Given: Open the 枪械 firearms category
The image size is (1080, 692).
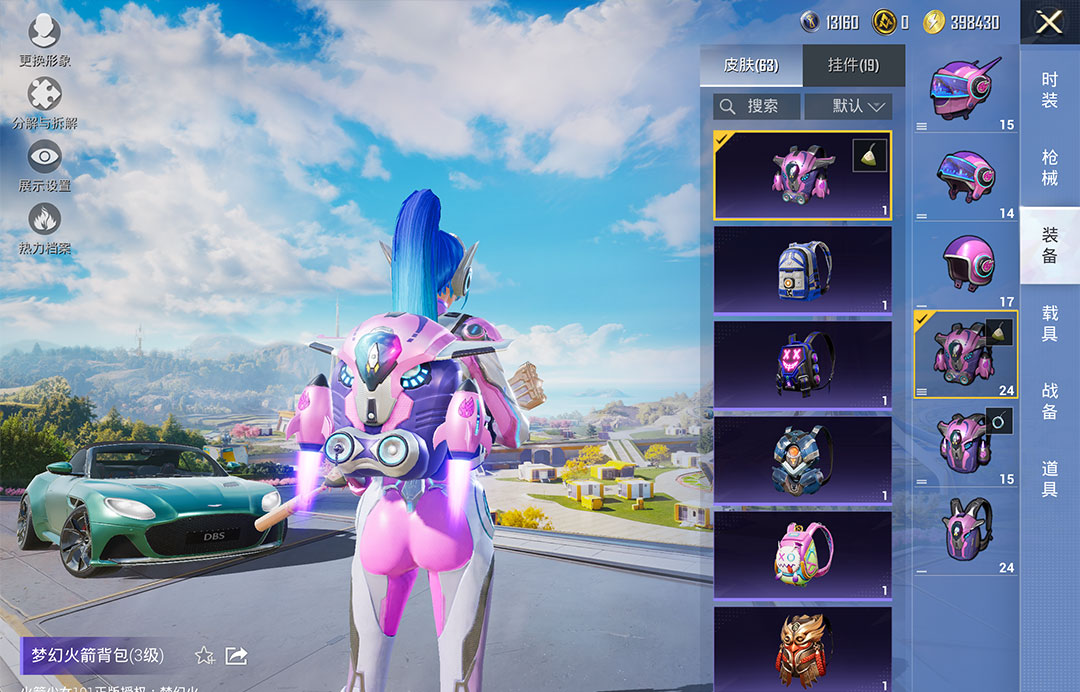Looking at the screenshot, I should click(x=1049, y=168).
